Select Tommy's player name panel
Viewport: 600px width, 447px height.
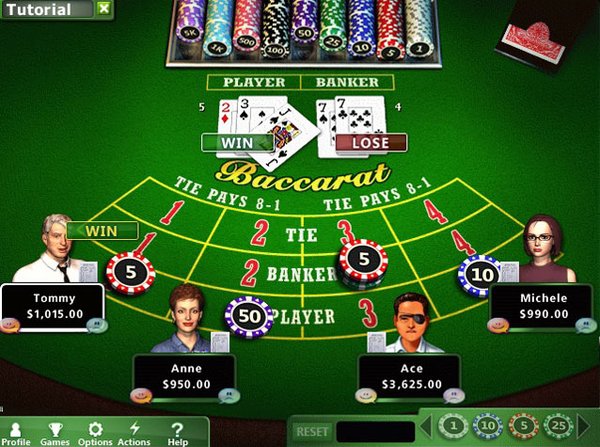click(x=54, y=306)
